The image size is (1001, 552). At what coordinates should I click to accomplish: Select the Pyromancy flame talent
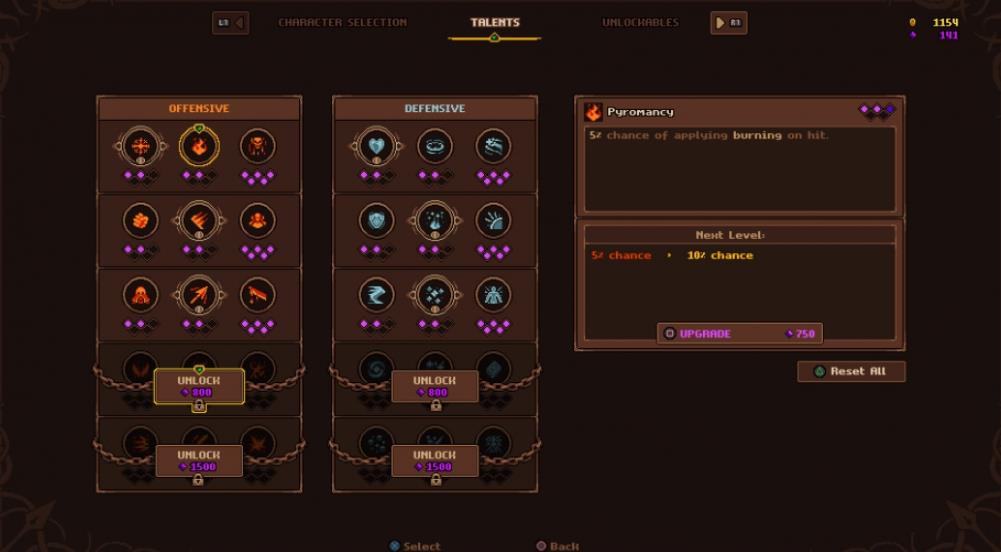[199, 147]
